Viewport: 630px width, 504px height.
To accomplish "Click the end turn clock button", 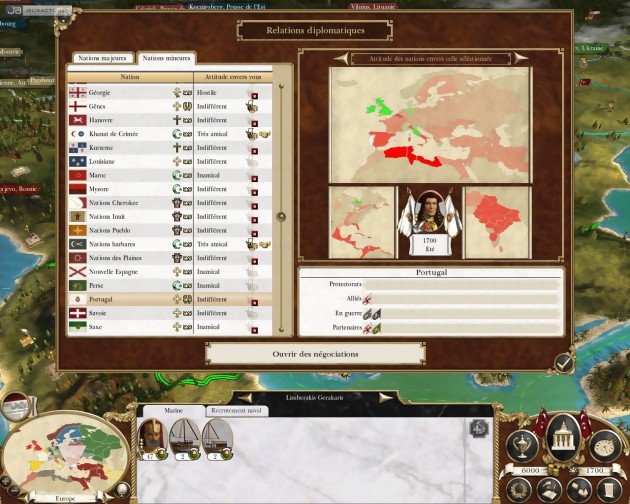I will tap(604, 444).
